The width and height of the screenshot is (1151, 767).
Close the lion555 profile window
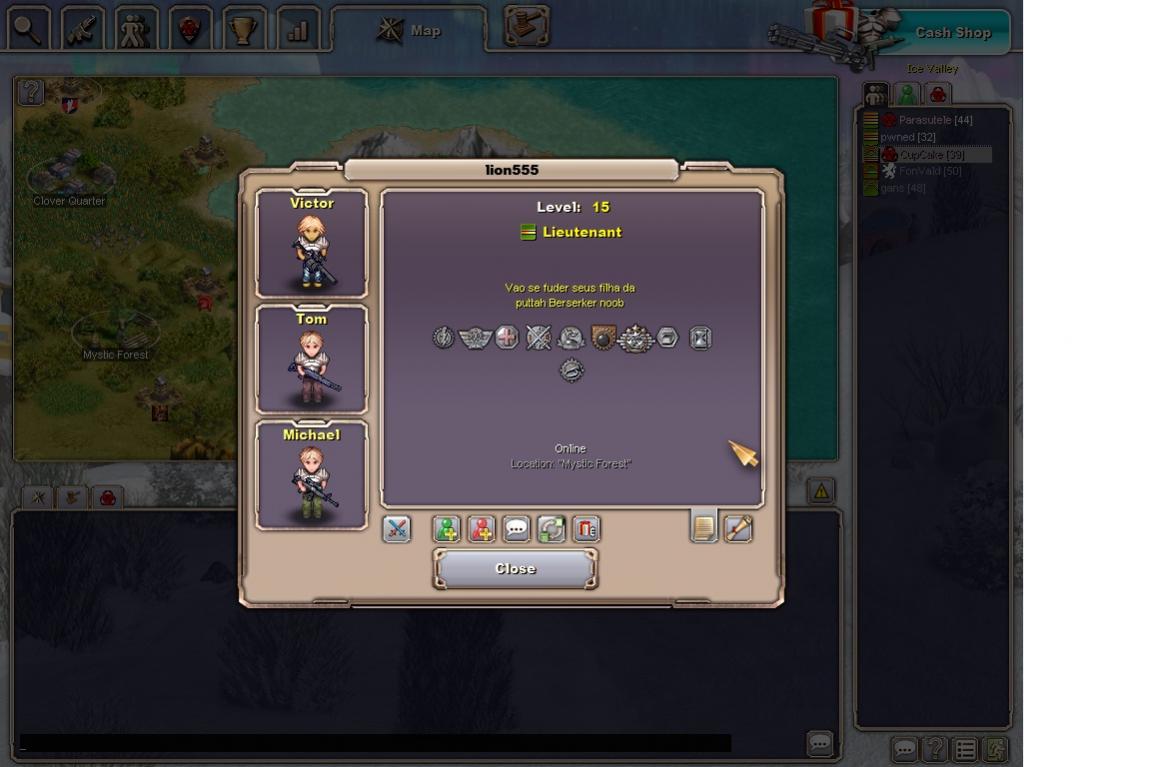(515, 568)
